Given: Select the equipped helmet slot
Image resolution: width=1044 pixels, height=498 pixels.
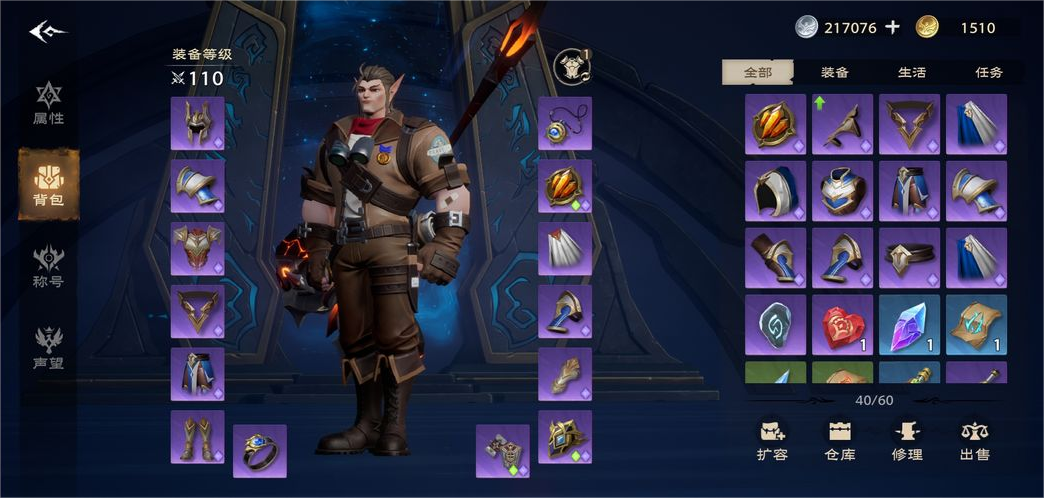Looking at the screenshot, I should coord(197,124).
